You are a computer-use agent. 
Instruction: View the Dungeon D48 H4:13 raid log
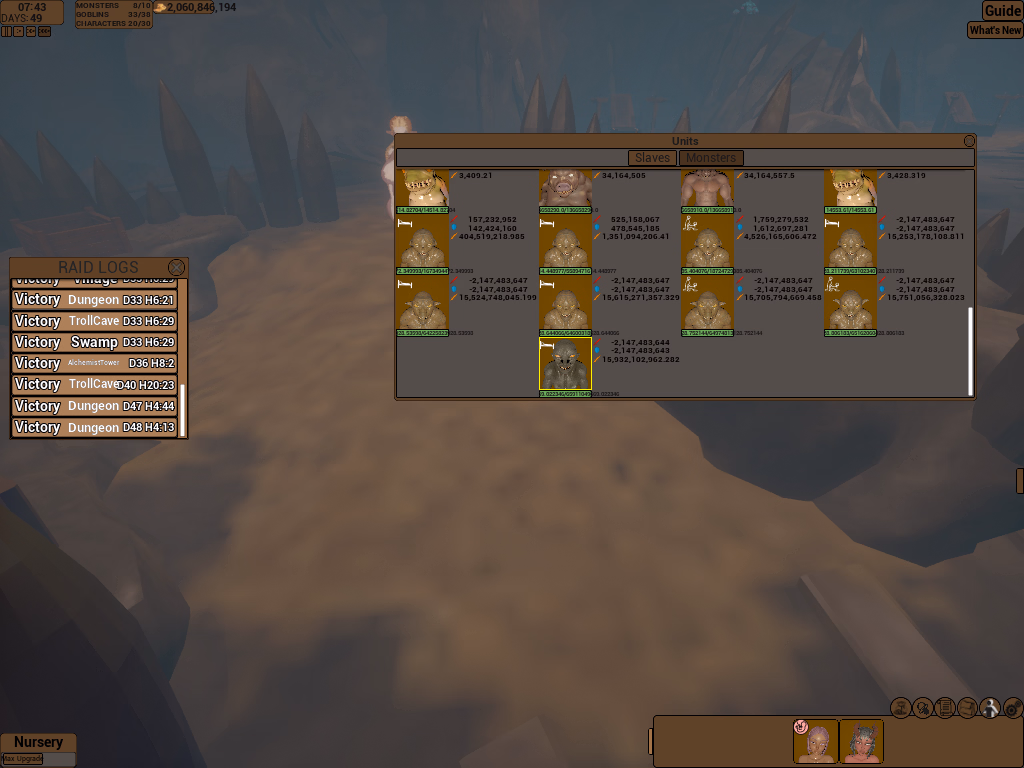point(94,427)
